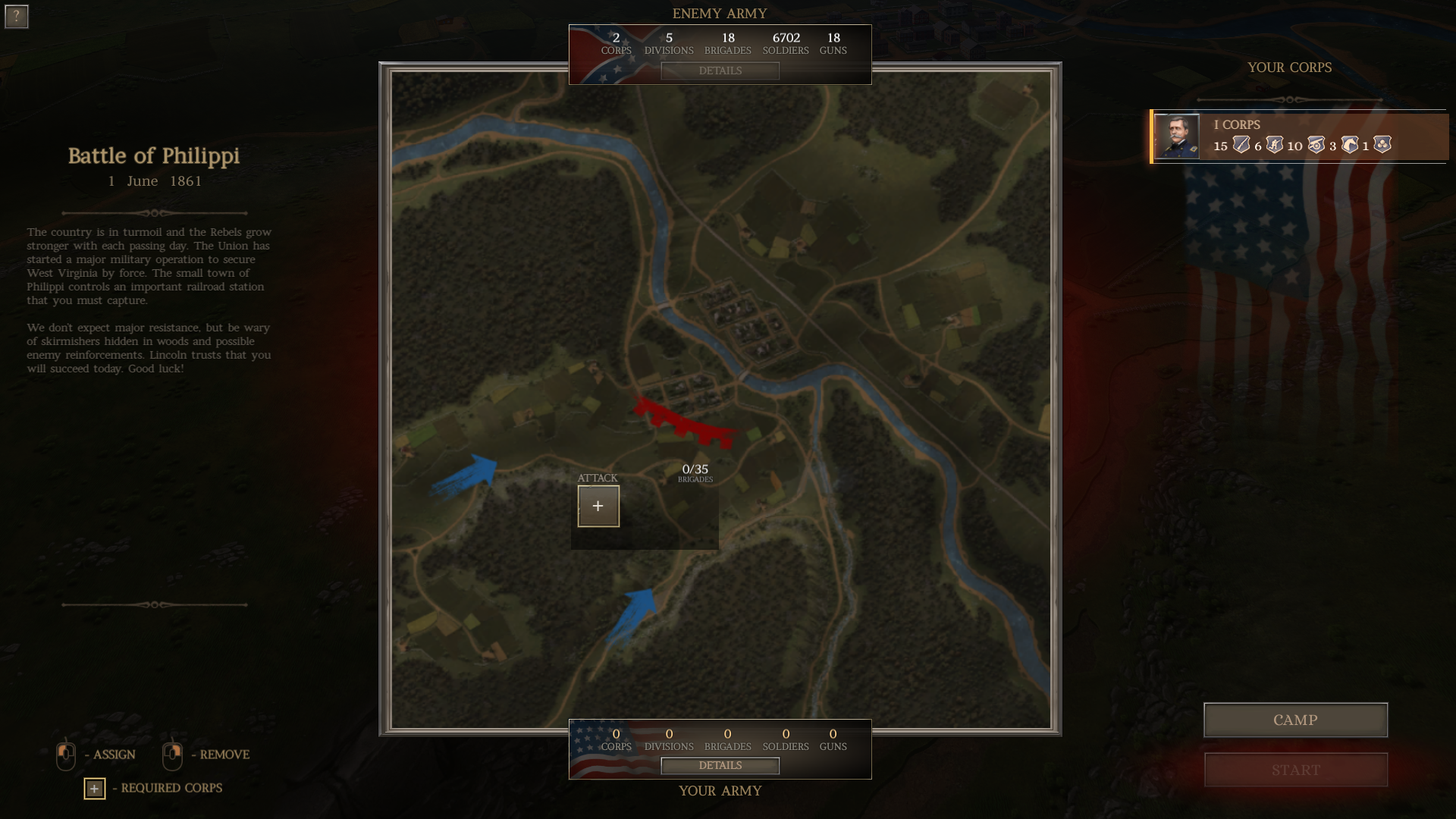The height and width of the screenshot is (819, 1456).
Task: Go to Camp
Action: point(1295,720)
